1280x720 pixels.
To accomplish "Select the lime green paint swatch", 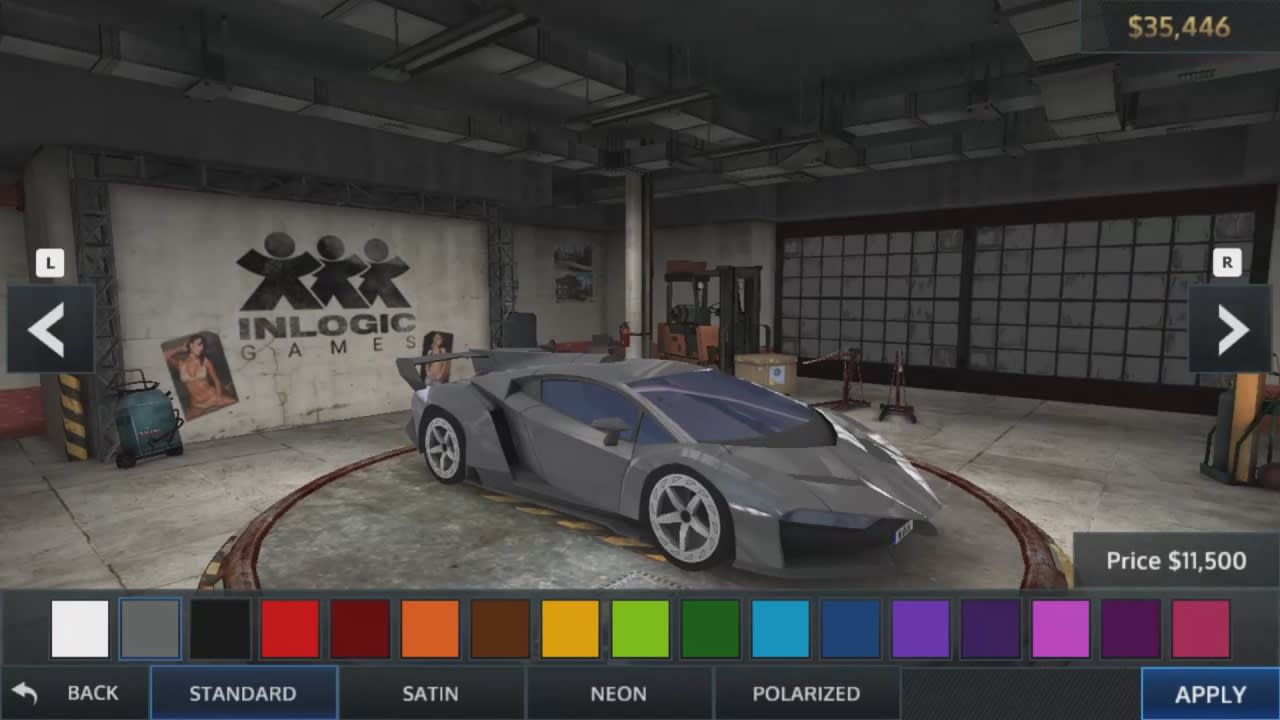I will (x=640, y=630).
